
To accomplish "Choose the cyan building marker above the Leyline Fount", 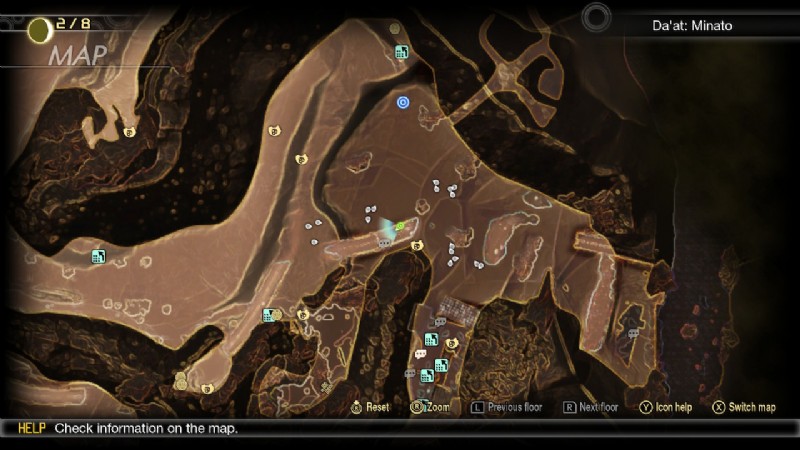I will tap(401, 52).
